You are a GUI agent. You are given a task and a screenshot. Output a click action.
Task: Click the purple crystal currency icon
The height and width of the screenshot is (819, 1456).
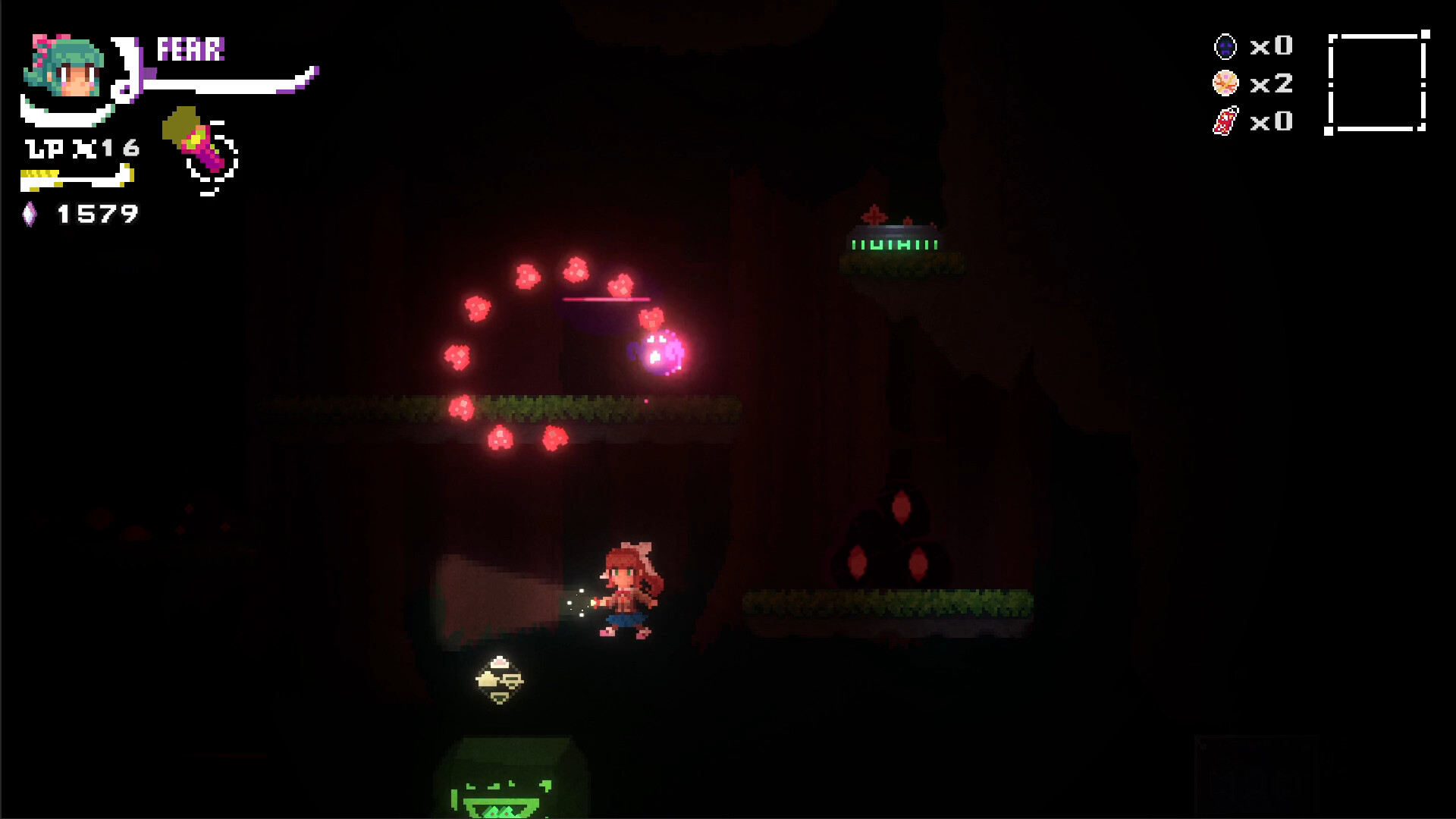click(30, 214)
